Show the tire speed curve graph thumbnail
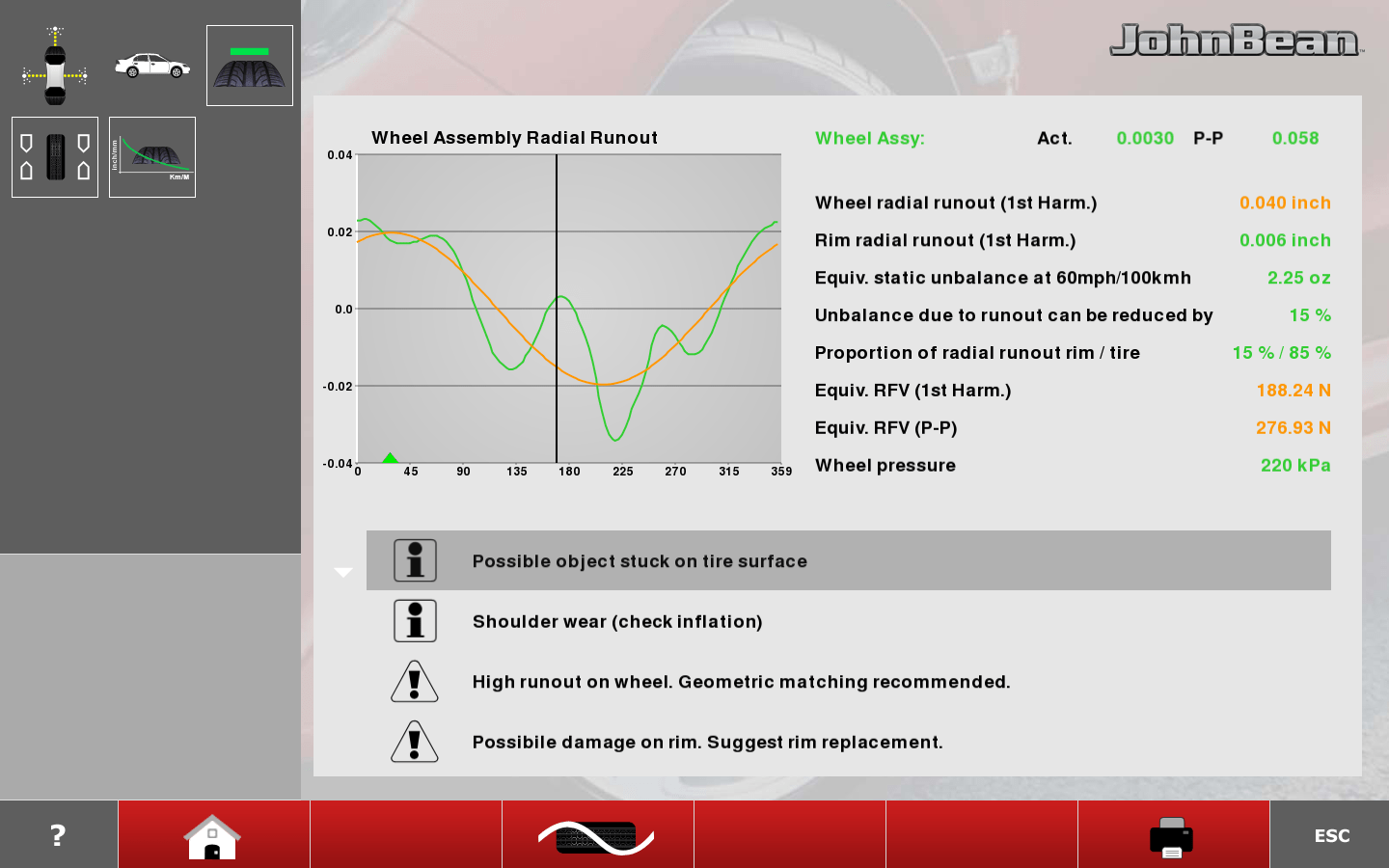The image size is (1389, 868). click(x=152, y=157)
